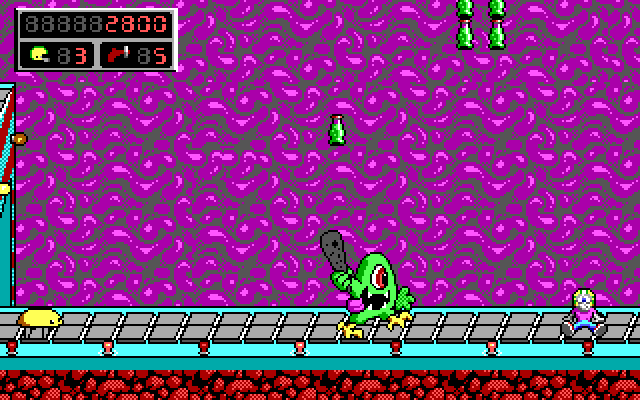
Task: Select the red raygun ammo icon
Action: [x=117, y=54]
